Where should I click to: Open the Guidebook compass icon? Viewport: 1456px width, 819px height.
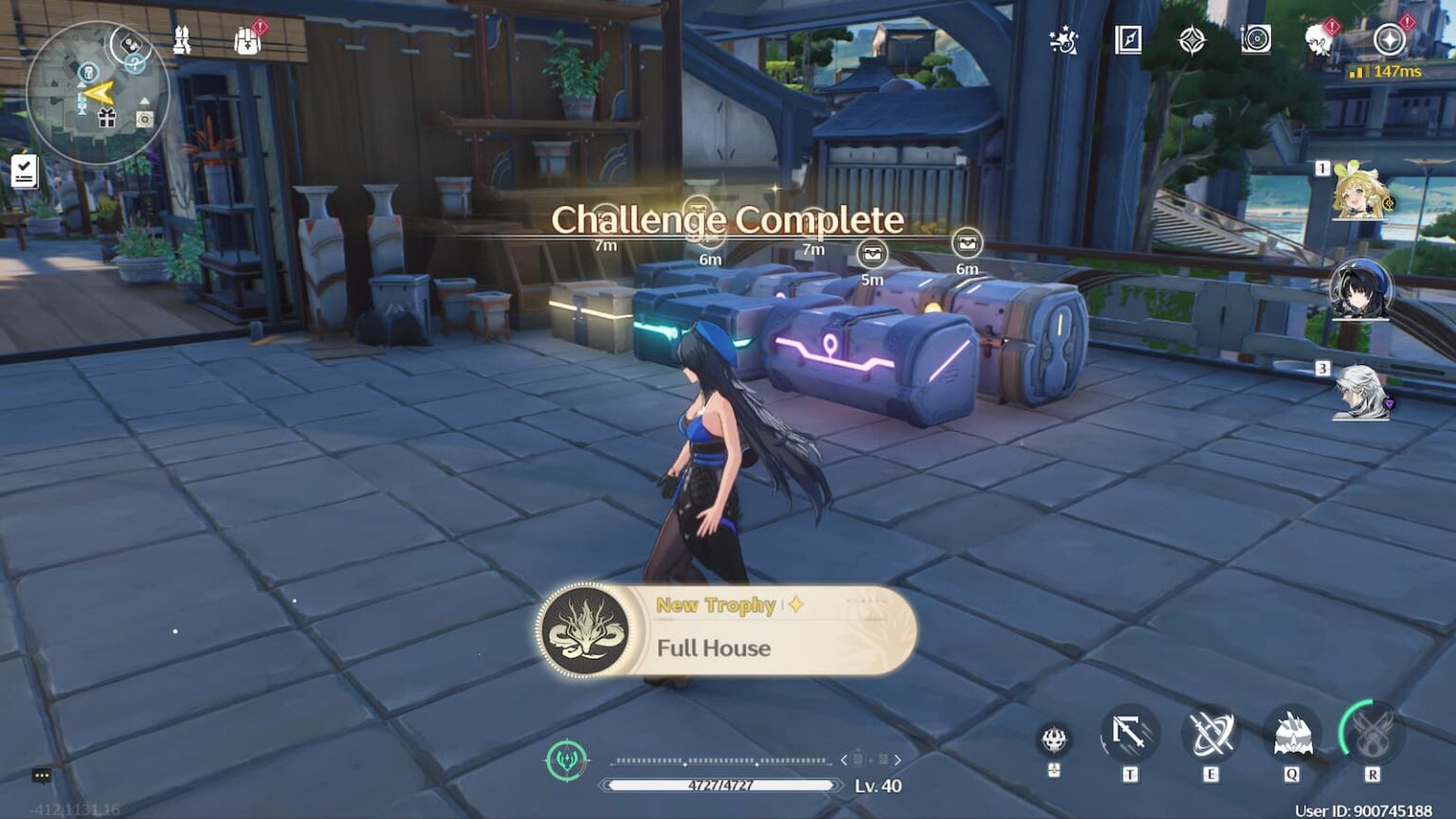pyautogui.click(x=1128, y=39)
